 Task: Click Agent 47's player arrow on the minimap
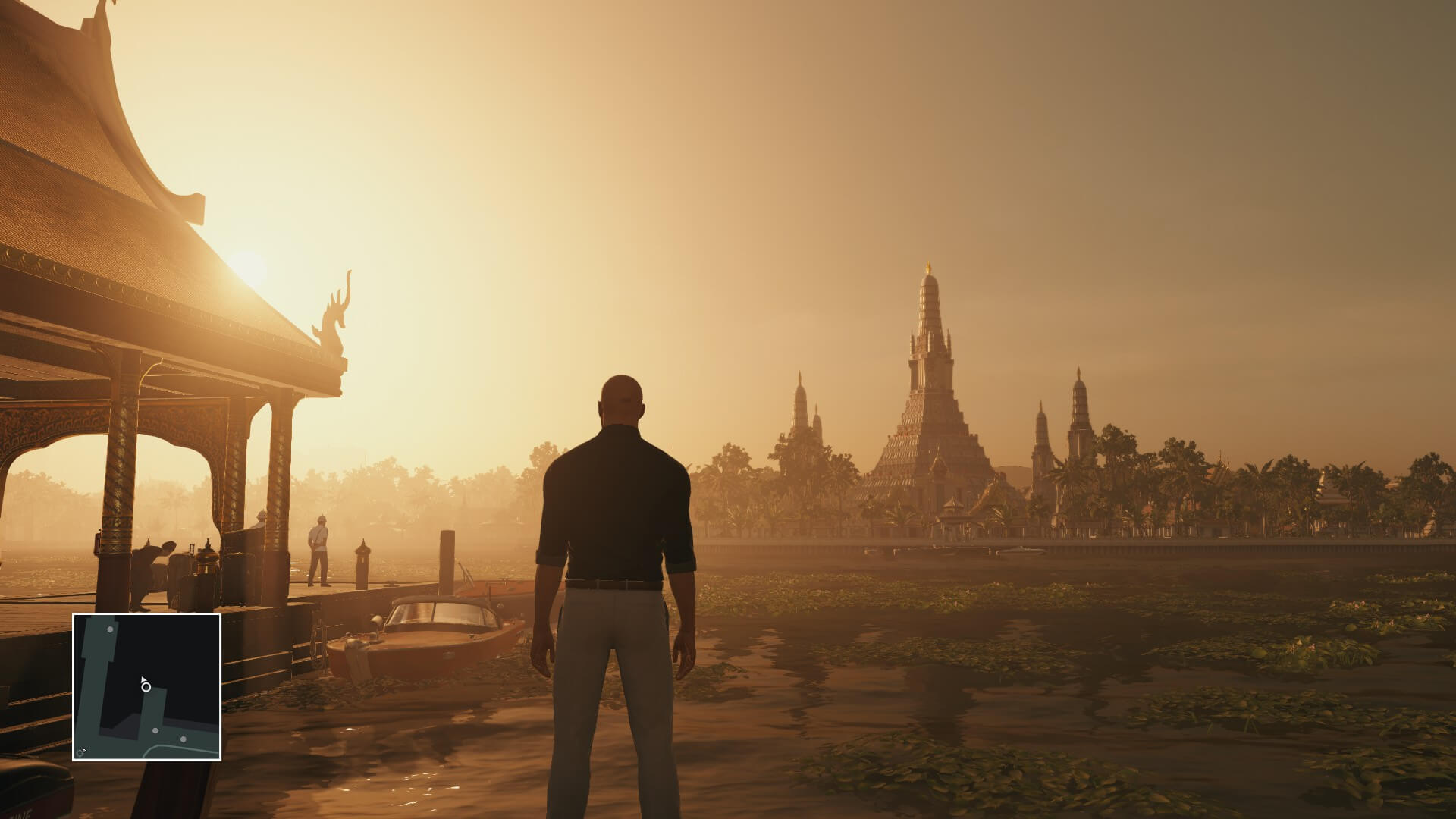point(144,679)
